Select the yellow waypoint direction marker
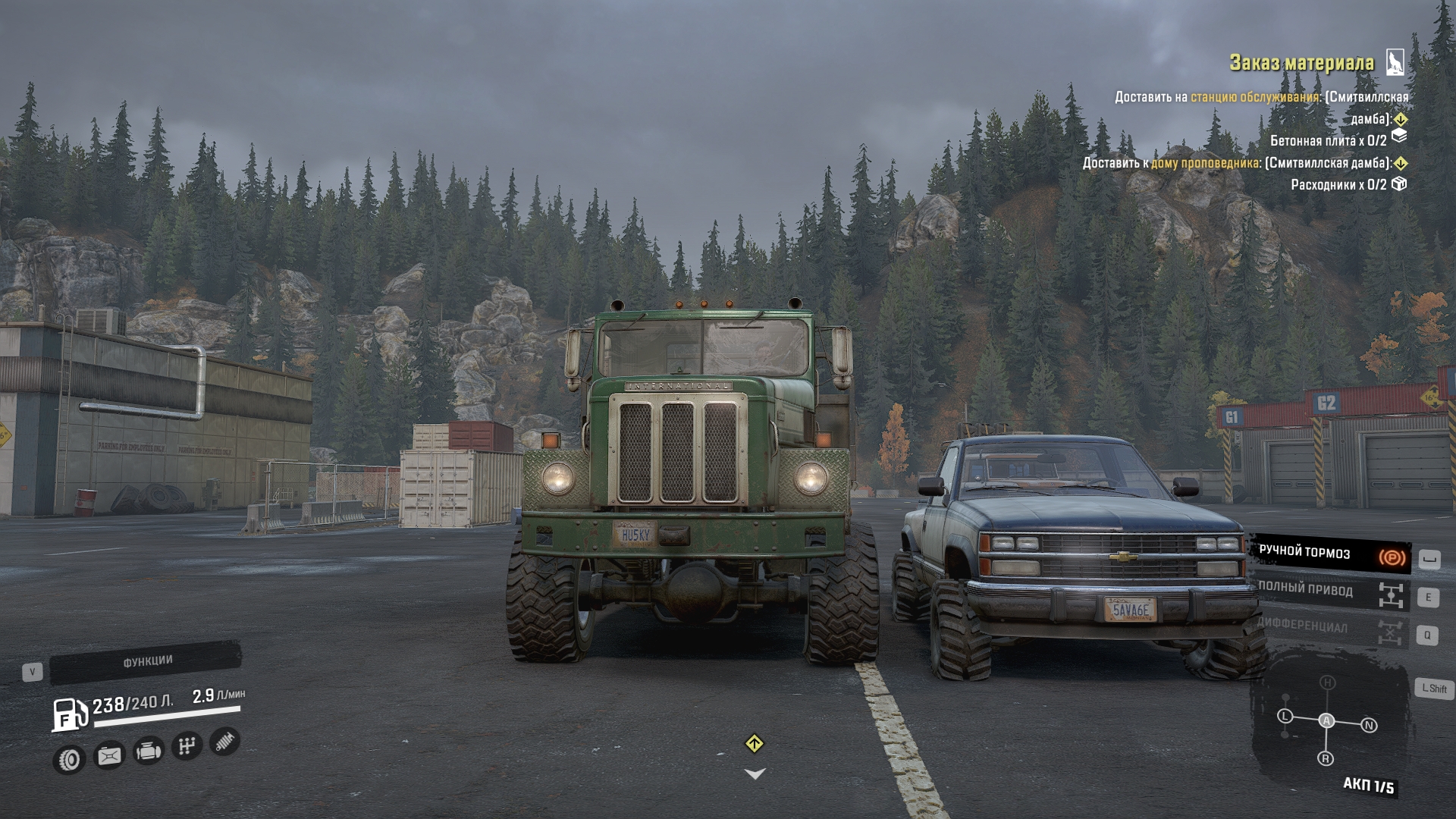 tap(754, 744)
